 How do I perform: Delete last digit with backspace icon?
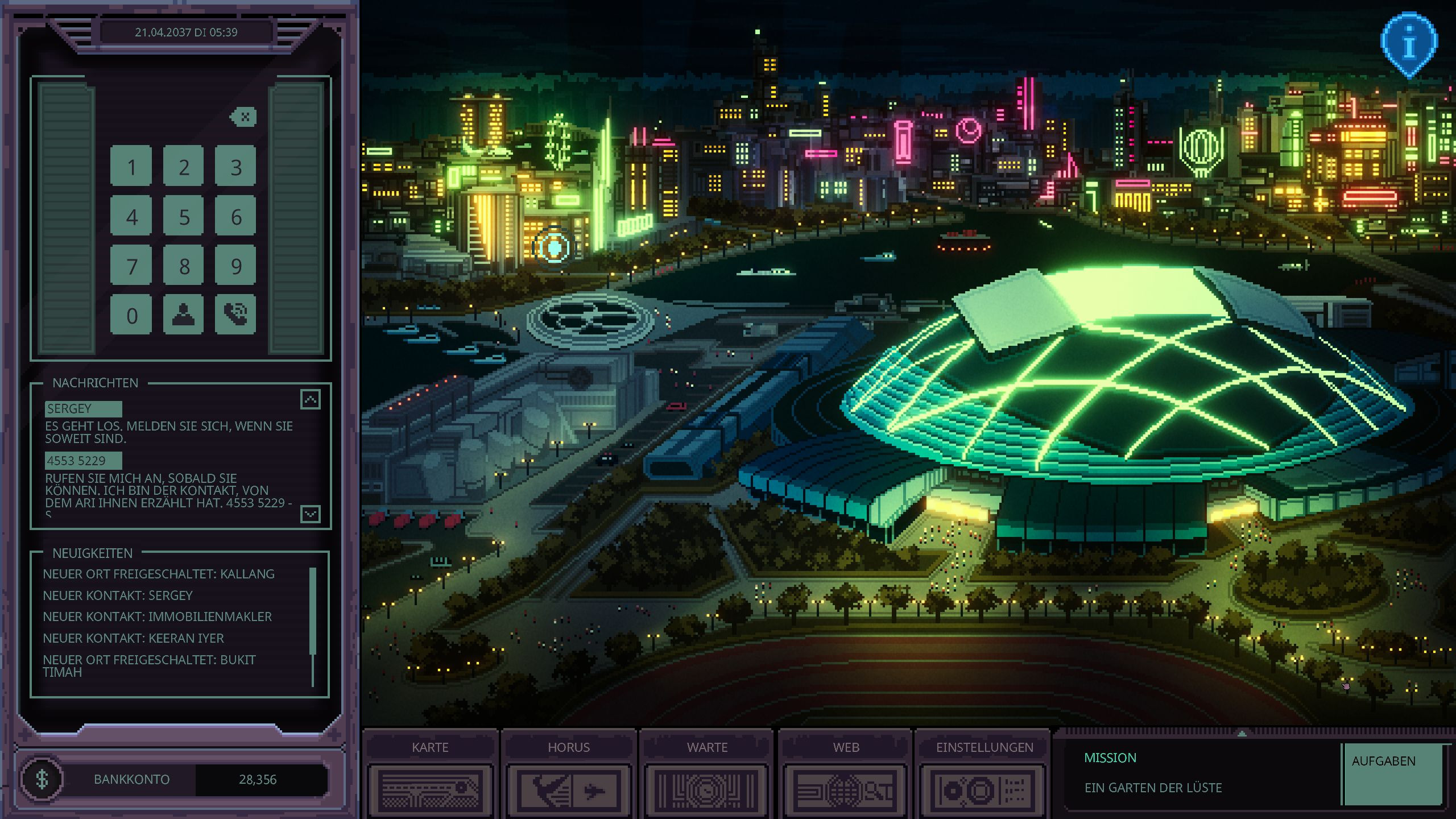click(x=244, y=117)
